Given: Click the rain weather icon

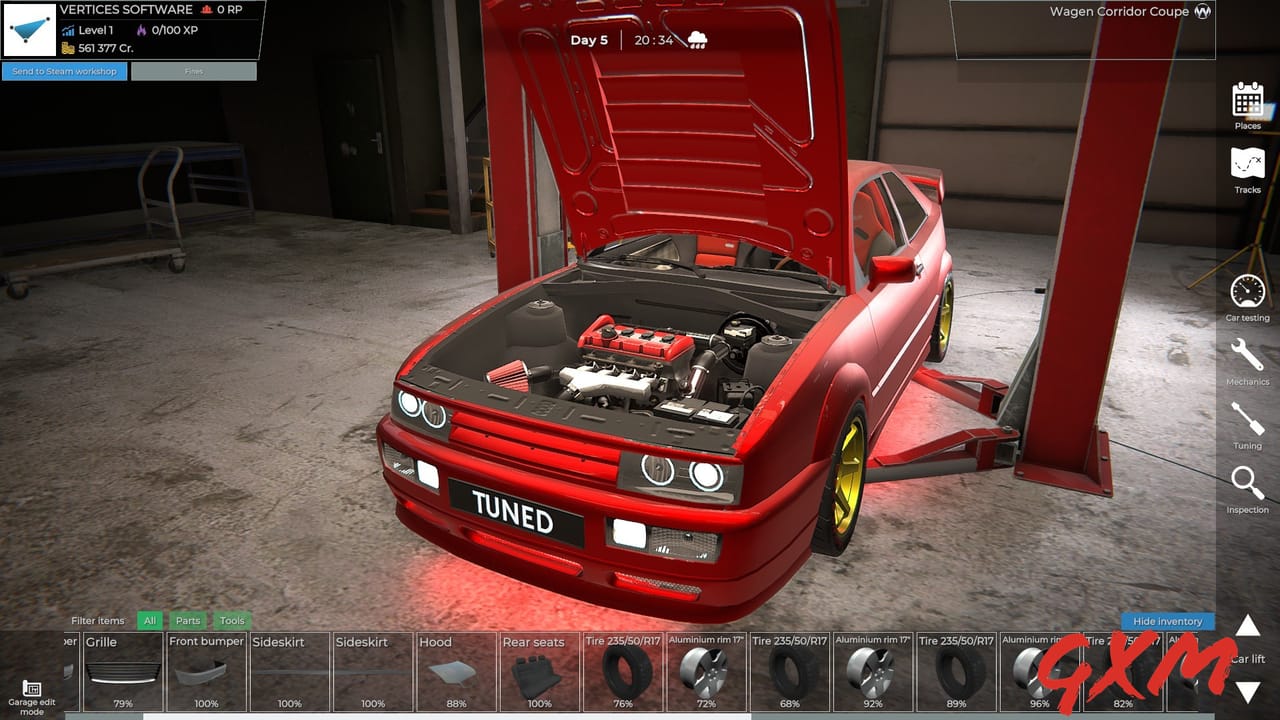Looking at the screenshot, I should coord(699,37).
